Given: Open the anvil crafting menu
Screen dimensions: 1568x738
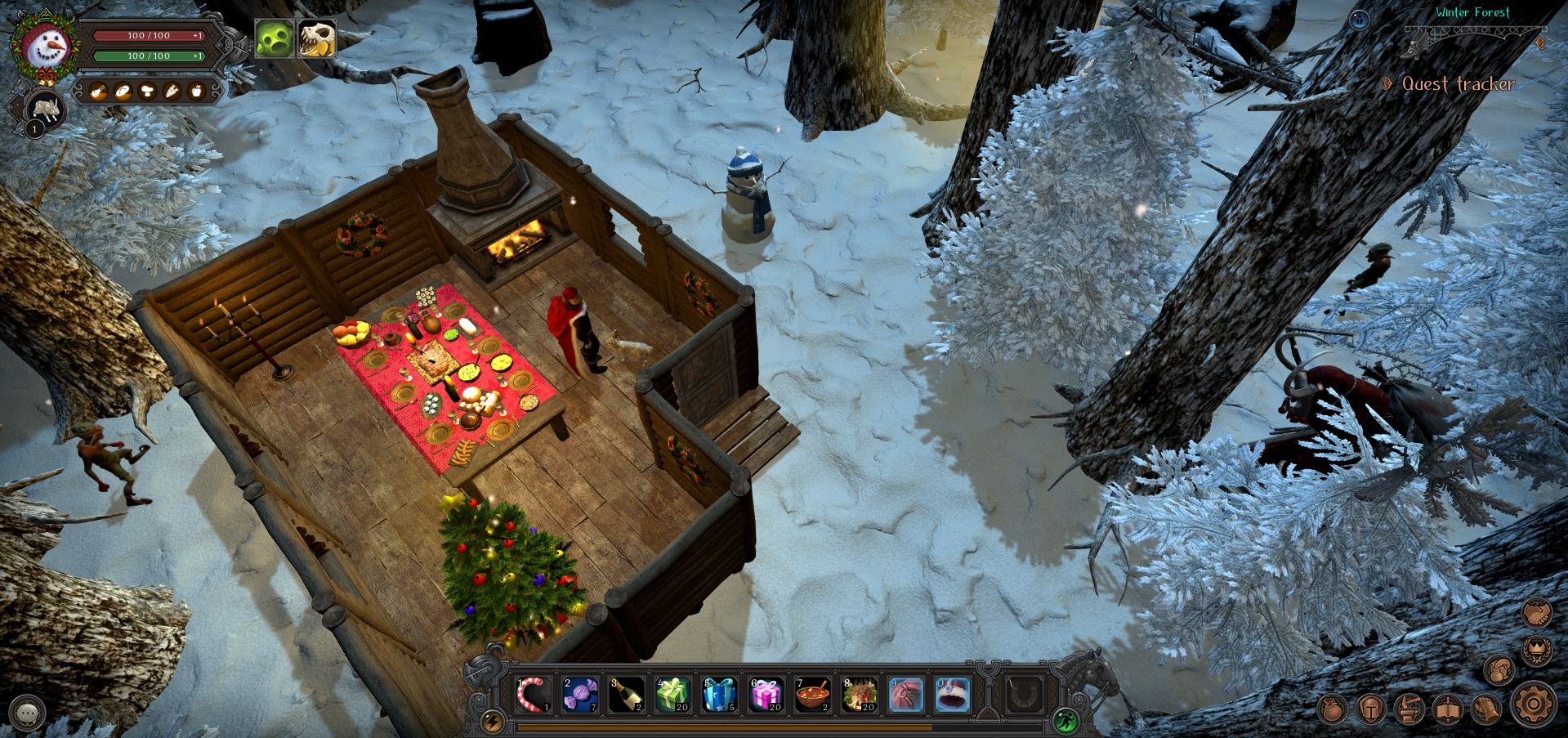Looking at the screenshot, I should (1409, 709).
